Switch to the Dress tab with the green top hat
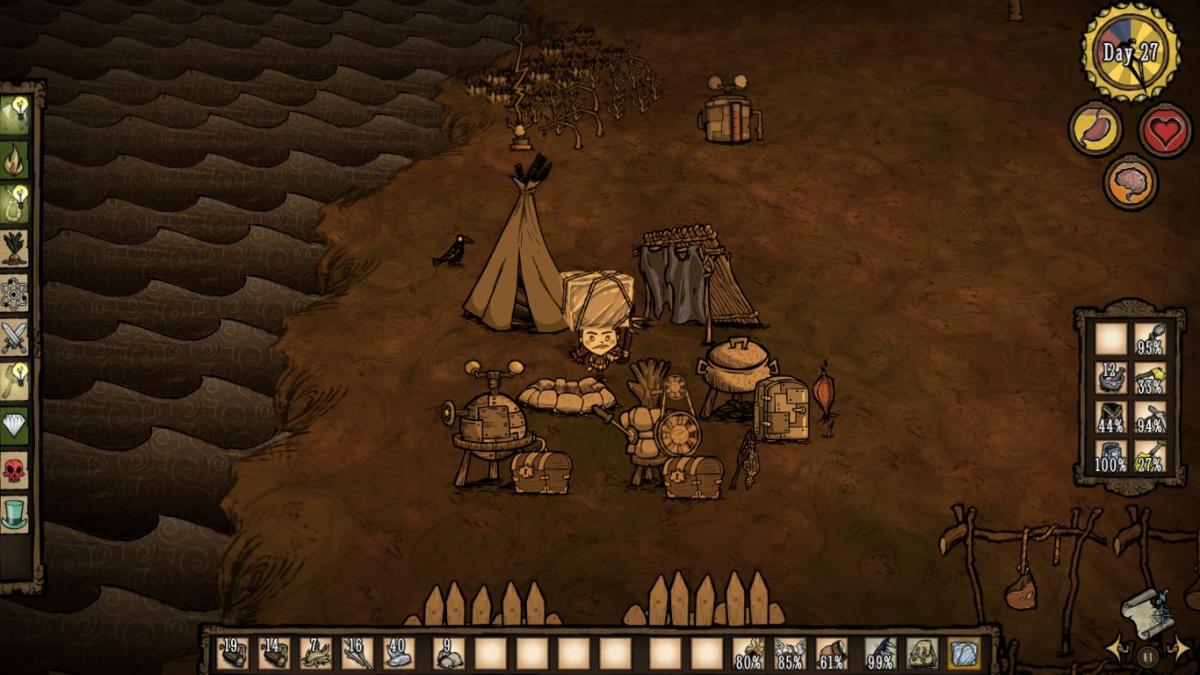This screenshot has height=675, width=1200. point(14,514)
